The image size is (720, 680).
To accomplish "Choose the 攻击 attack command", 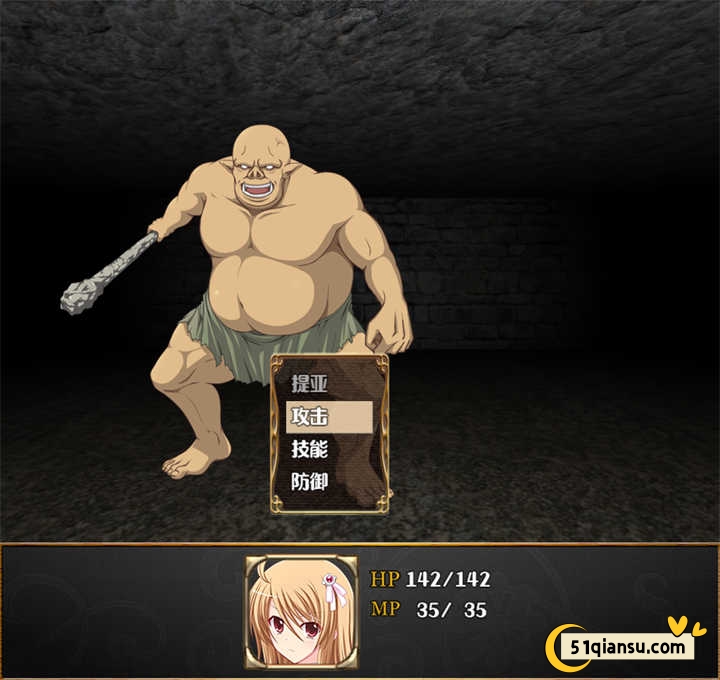I will [x=329, y=416].
